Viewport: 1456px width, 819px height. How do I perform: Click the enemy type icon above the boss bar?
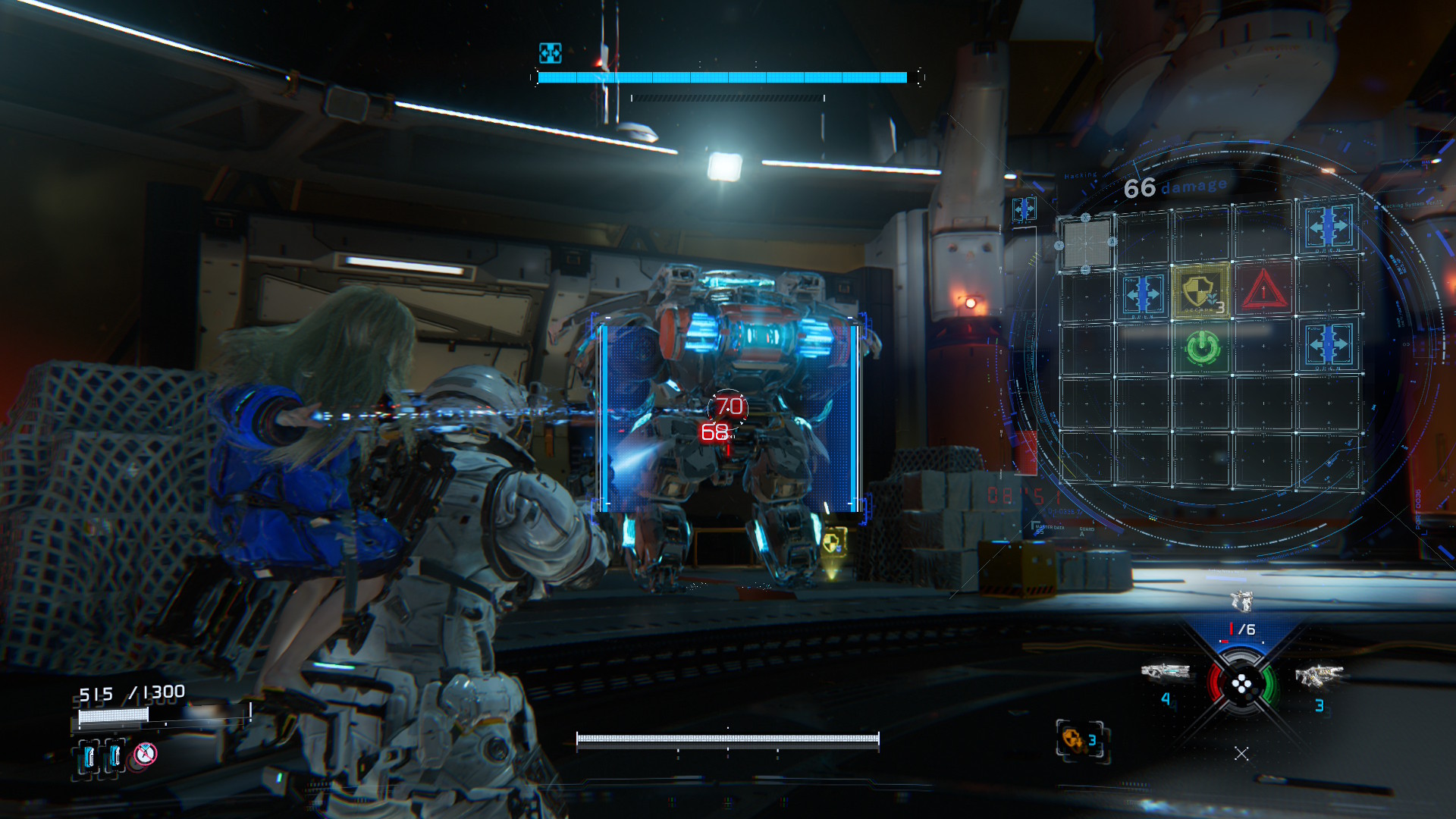pos(550,52)
